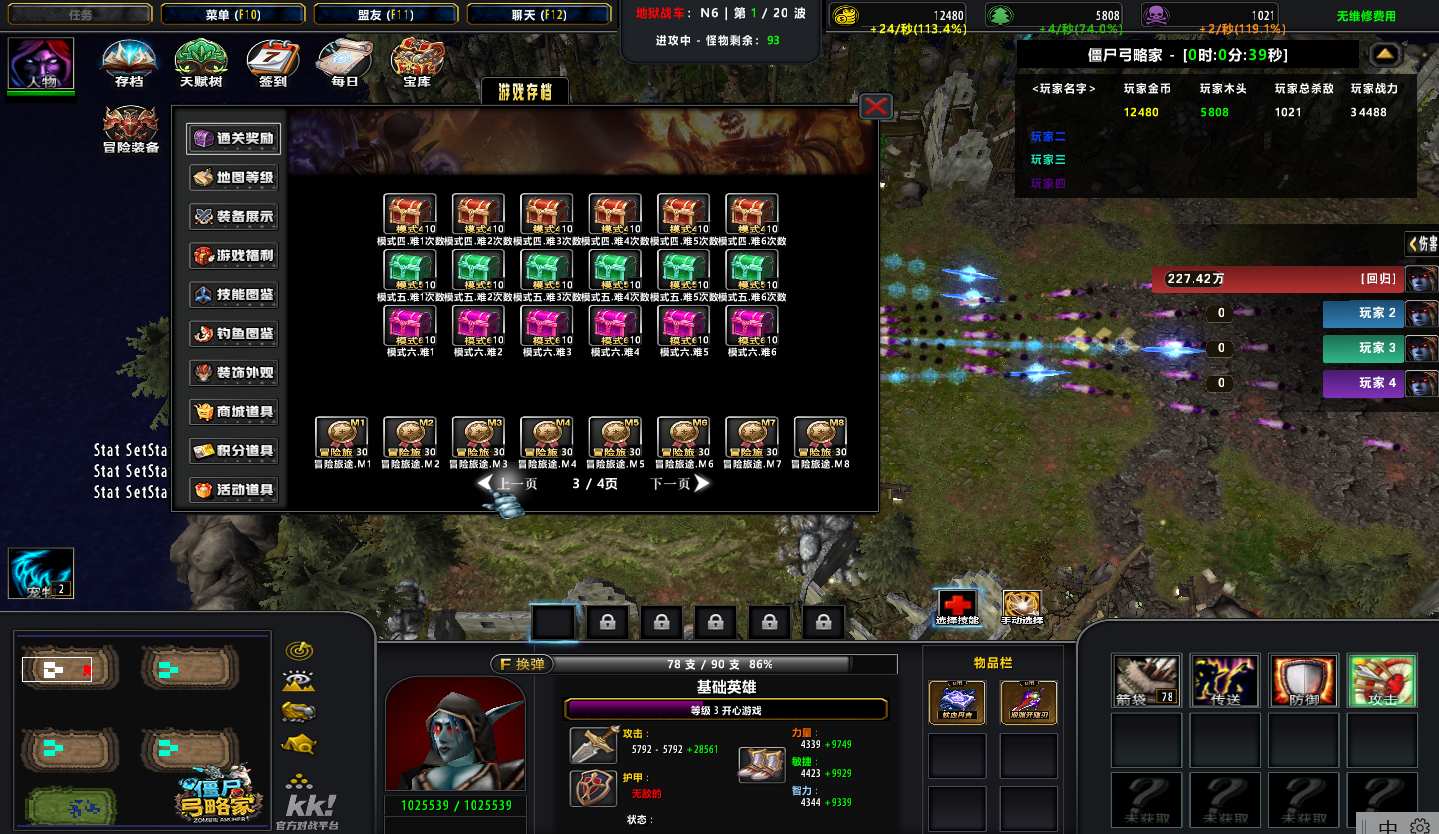Image resolution: width=1439 pixels, height=834 pixels.
Task: Select the 通关奖励 category
Action: (x=233, y=139)
